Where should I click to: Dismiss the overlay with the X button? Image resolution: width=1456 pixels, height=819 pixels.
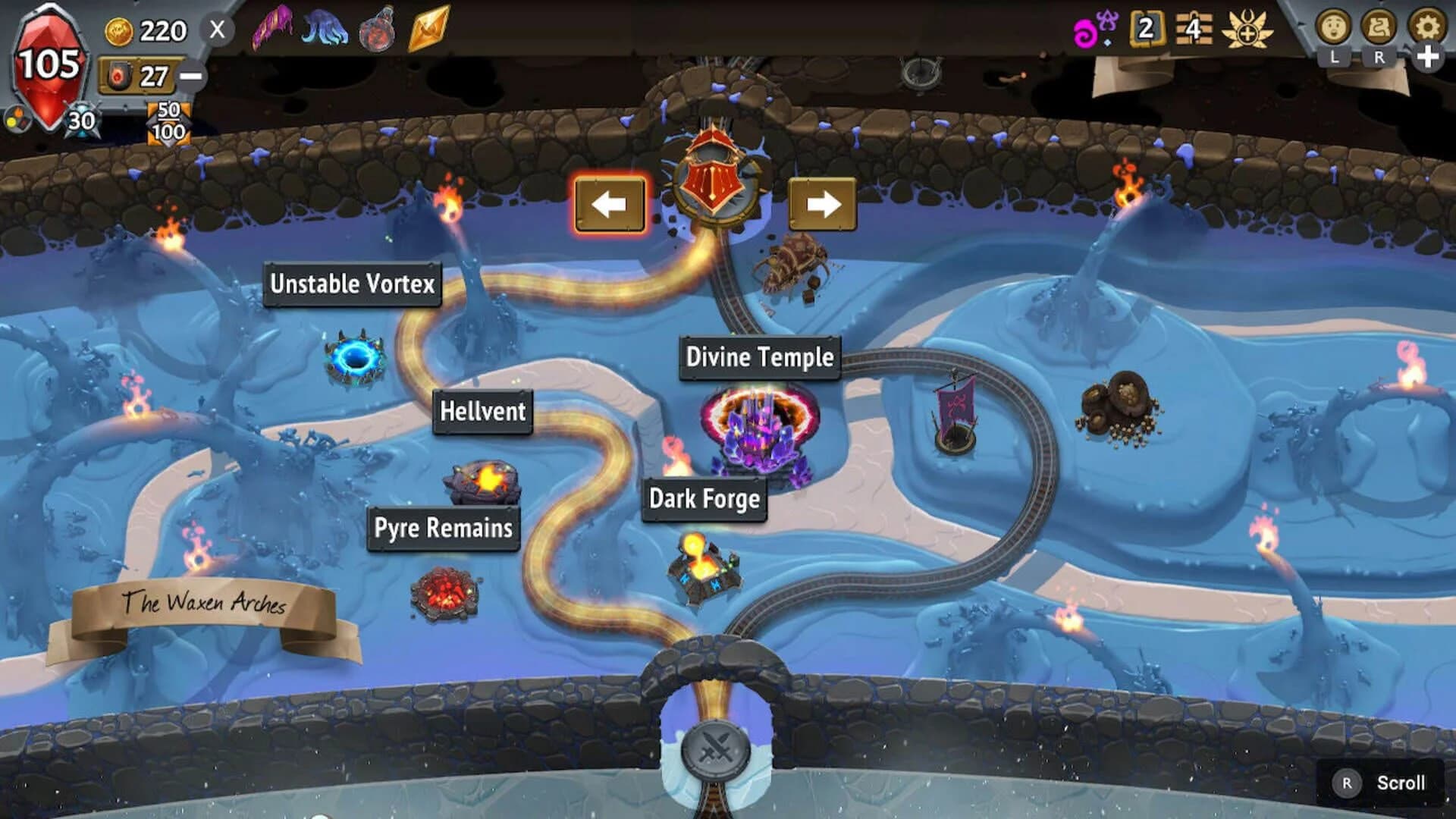218,29
